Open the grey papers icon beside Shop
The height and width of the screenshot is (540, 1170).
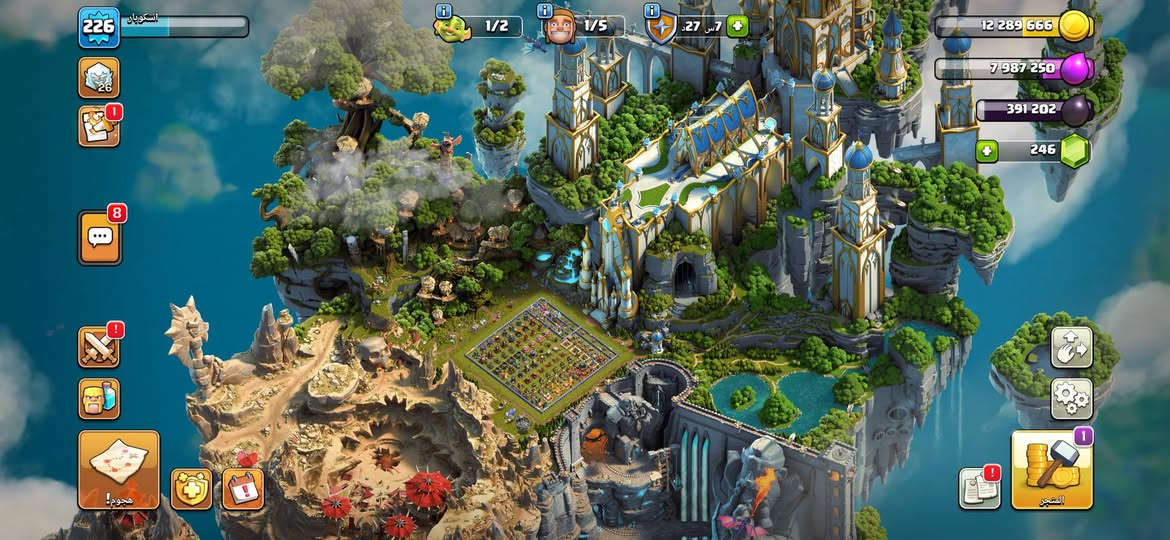979,487
